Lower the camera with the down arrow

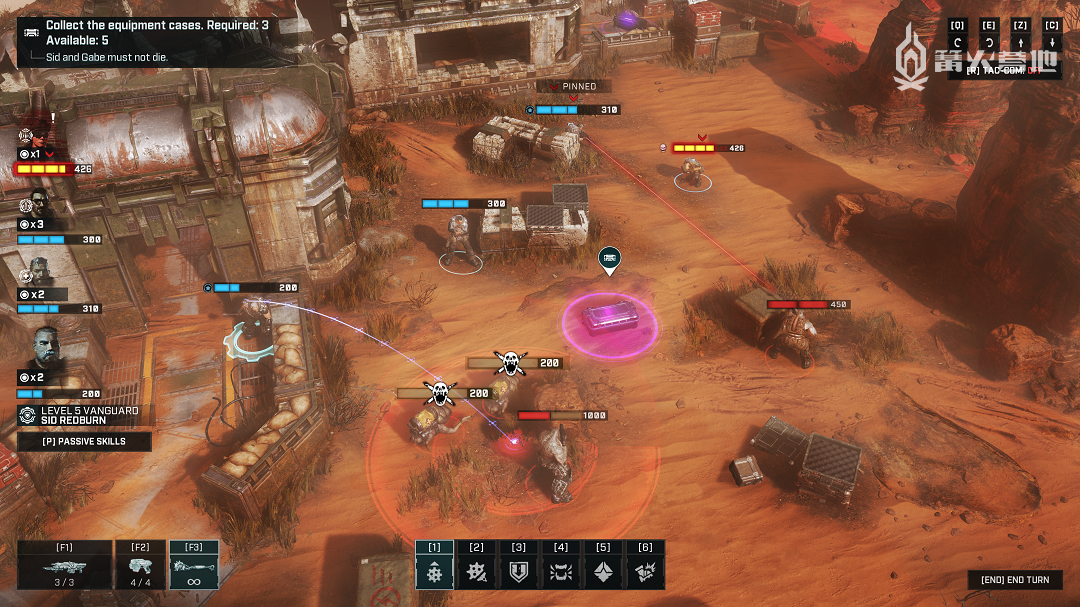pos(1051,43)
